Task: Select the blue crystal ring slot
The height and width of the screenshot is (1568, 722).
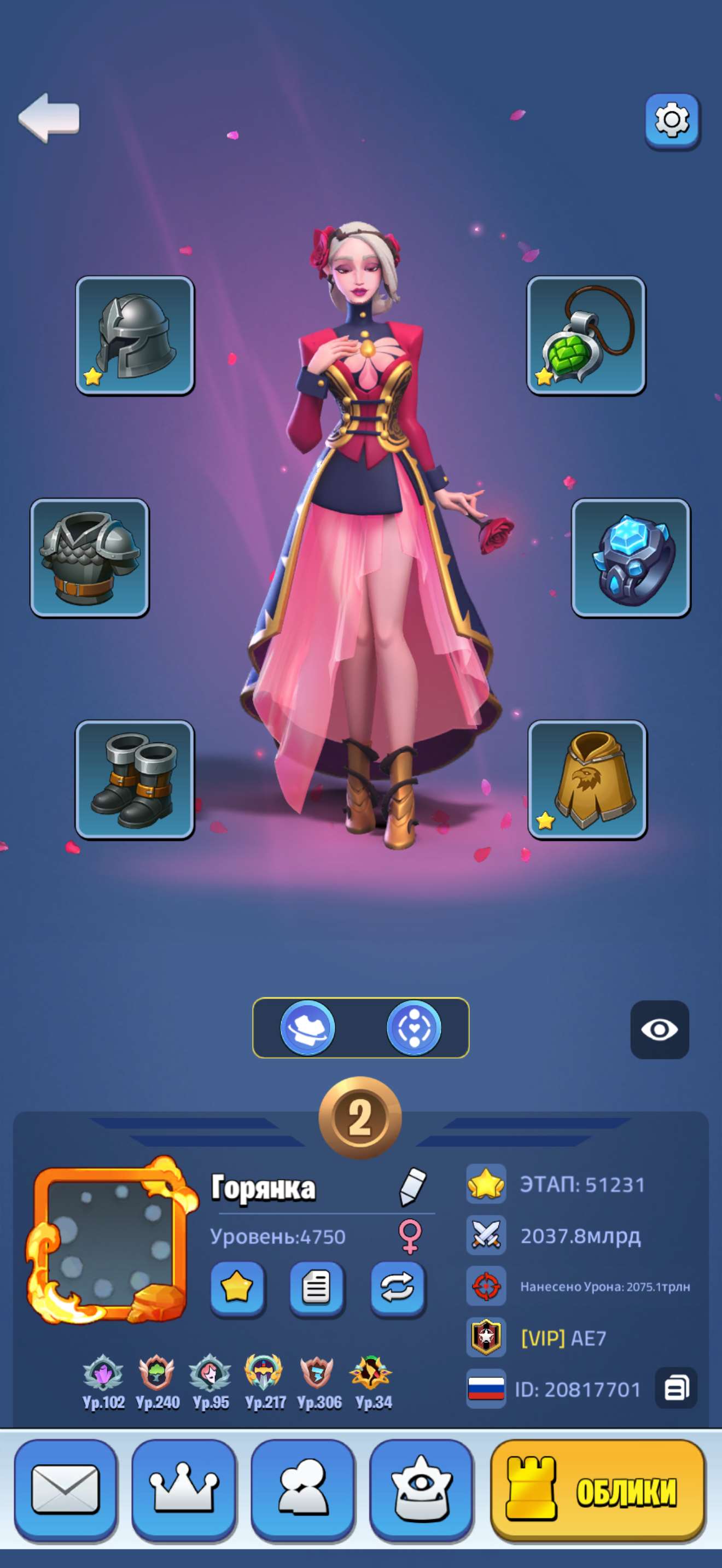Action: click(631, 558)
